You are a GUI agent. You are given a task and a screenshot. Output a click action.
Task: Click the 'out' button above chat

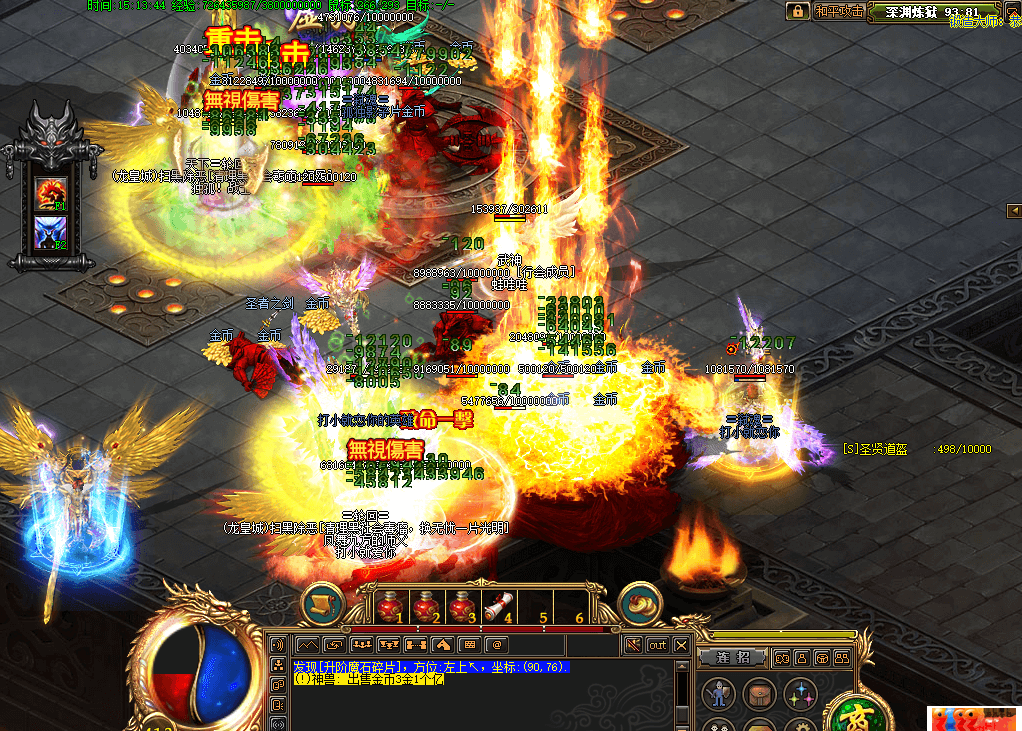tap(657, 646)
